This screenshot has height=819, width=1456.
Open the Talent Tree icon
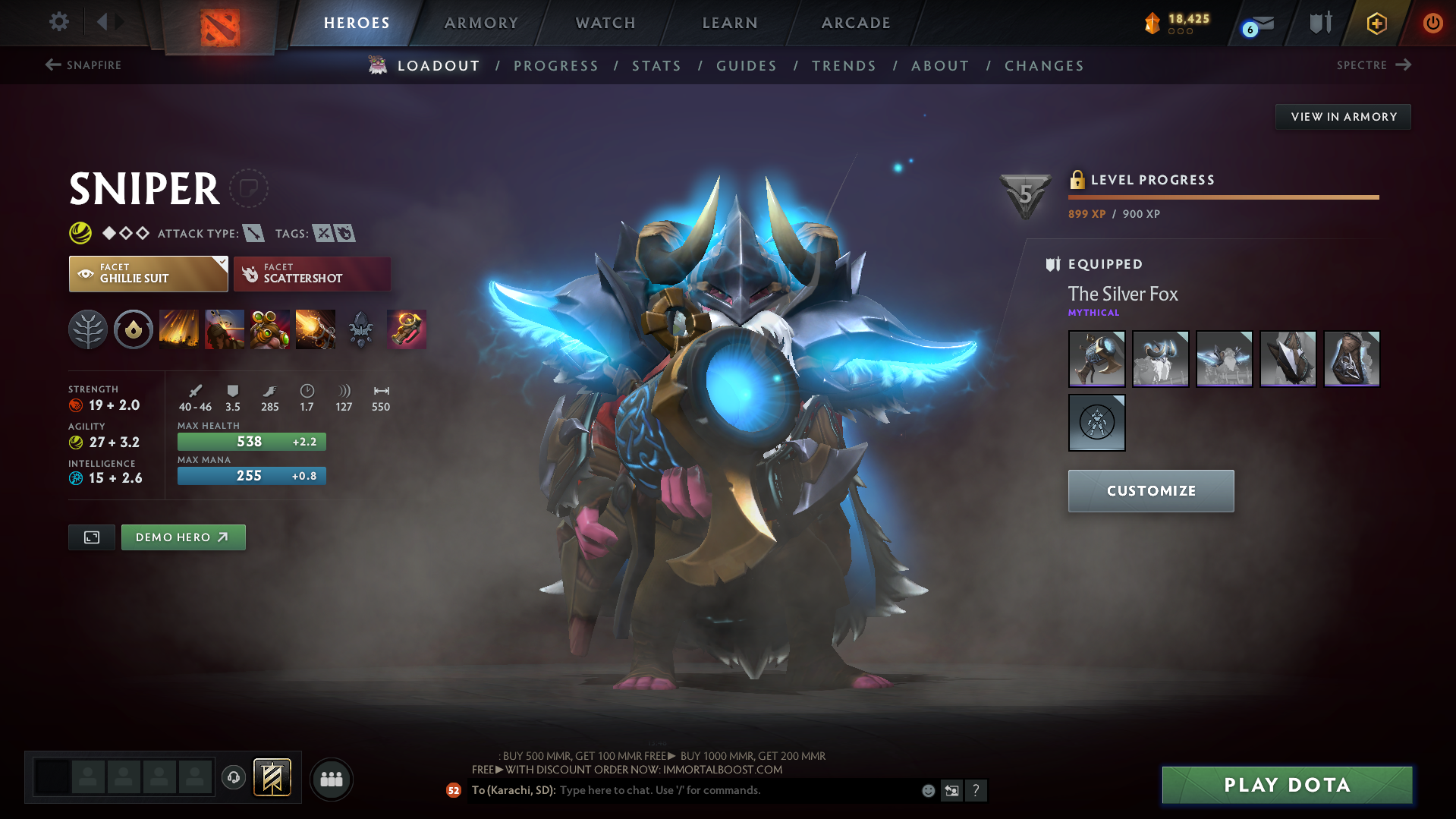pyautogui.click(x=88, y=329)
